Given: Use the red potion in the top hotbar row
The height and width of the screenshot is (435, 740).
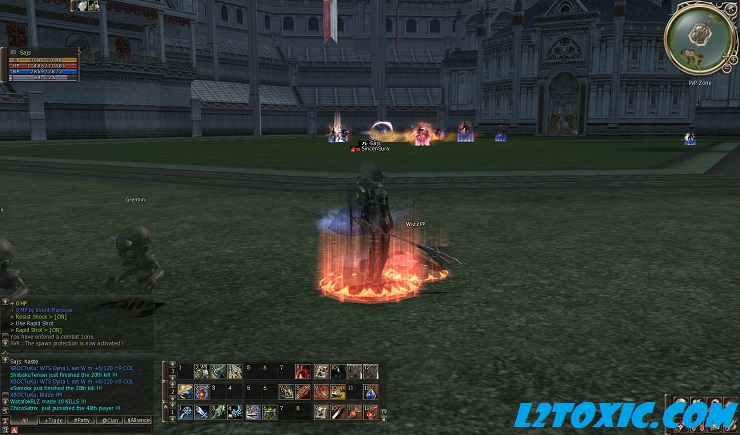Looking at the screenshot, I should (303, 371).
